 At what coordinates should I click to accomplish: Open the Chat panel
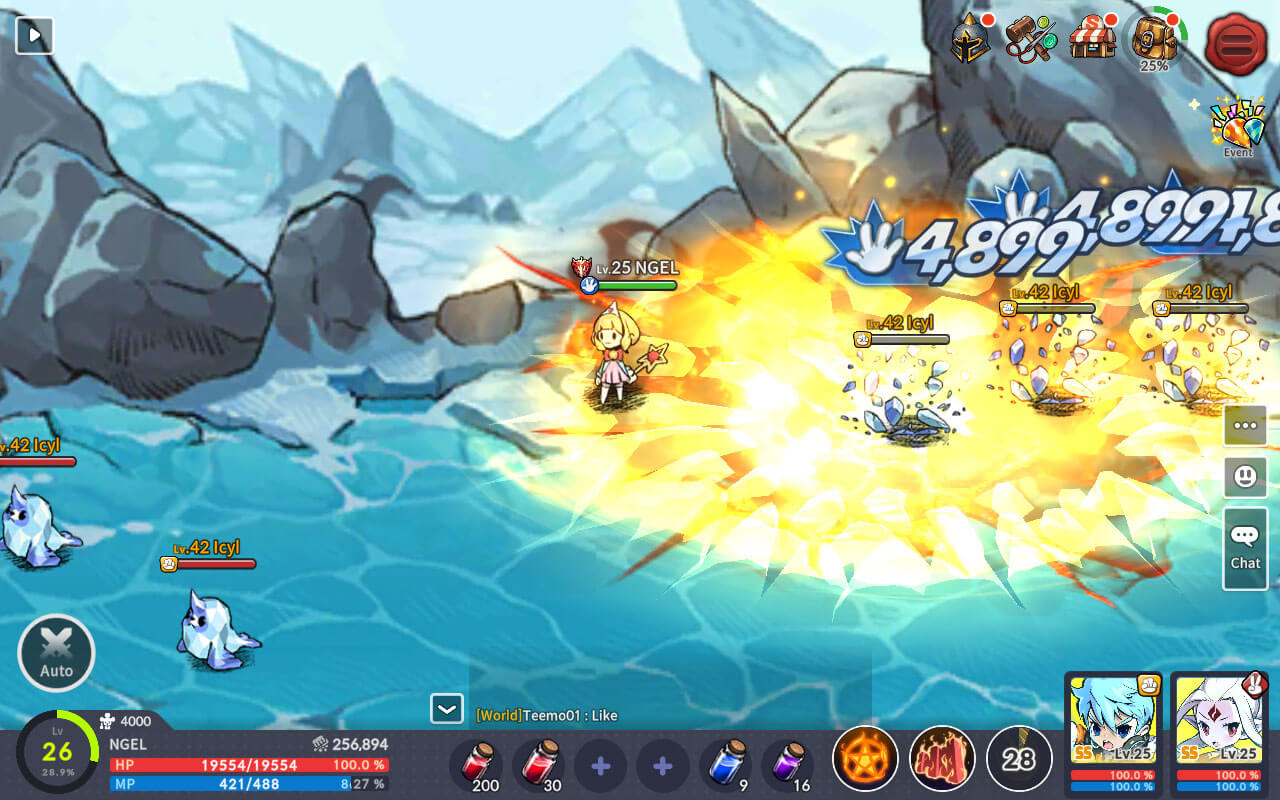pos(1245,546)
